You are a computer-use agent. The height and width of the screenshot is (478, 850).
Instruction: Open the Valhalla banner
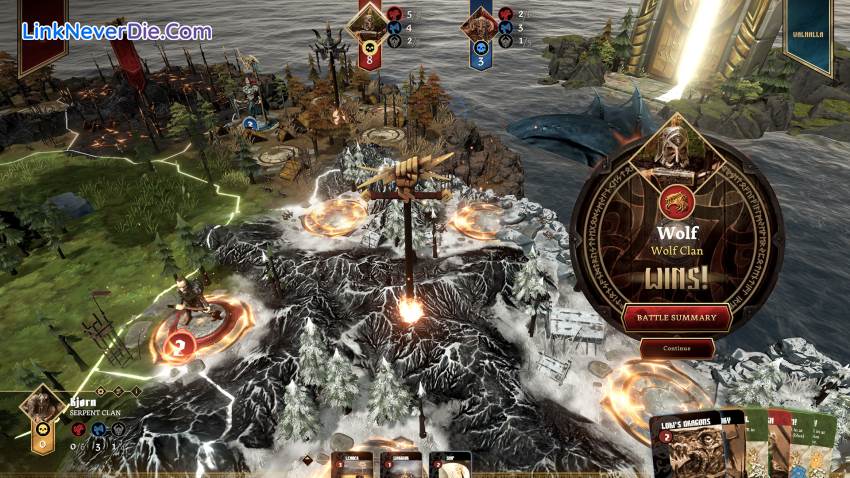tap(808, 35)
